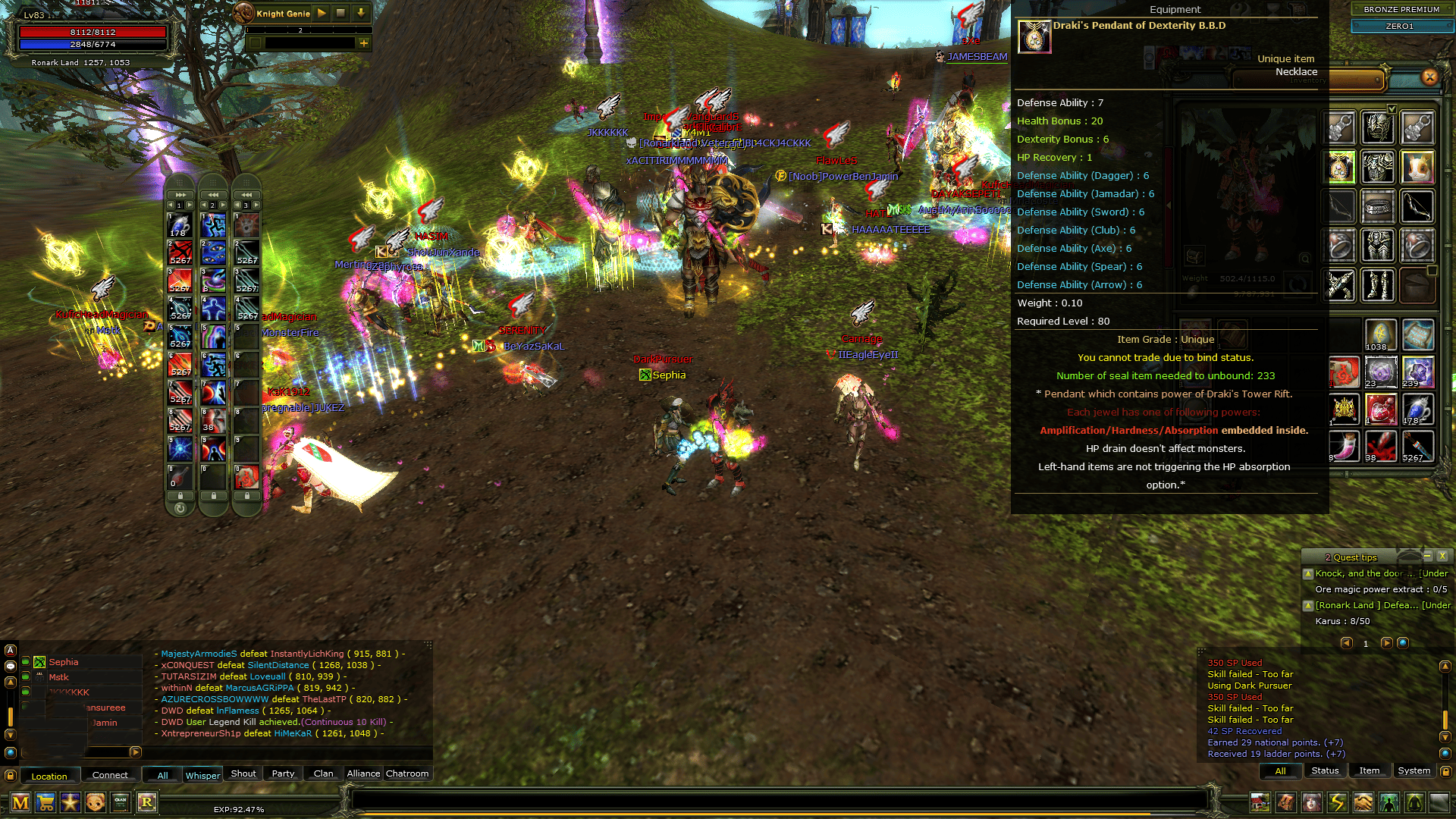
Task: Click the ZERO1 button at top right
Action: (1401, 26)
